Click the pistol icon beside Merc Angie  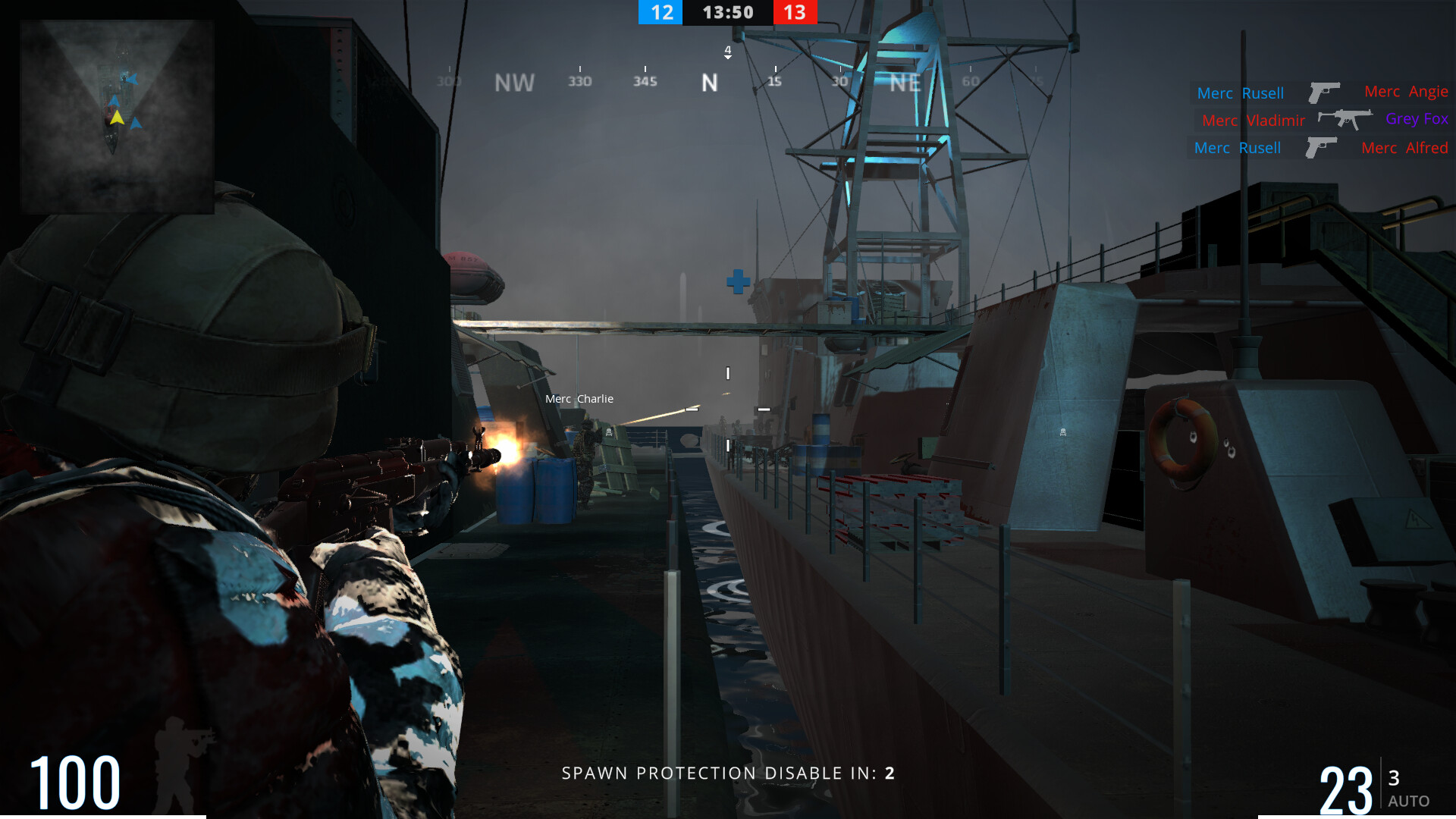(x=1324, y=92)
